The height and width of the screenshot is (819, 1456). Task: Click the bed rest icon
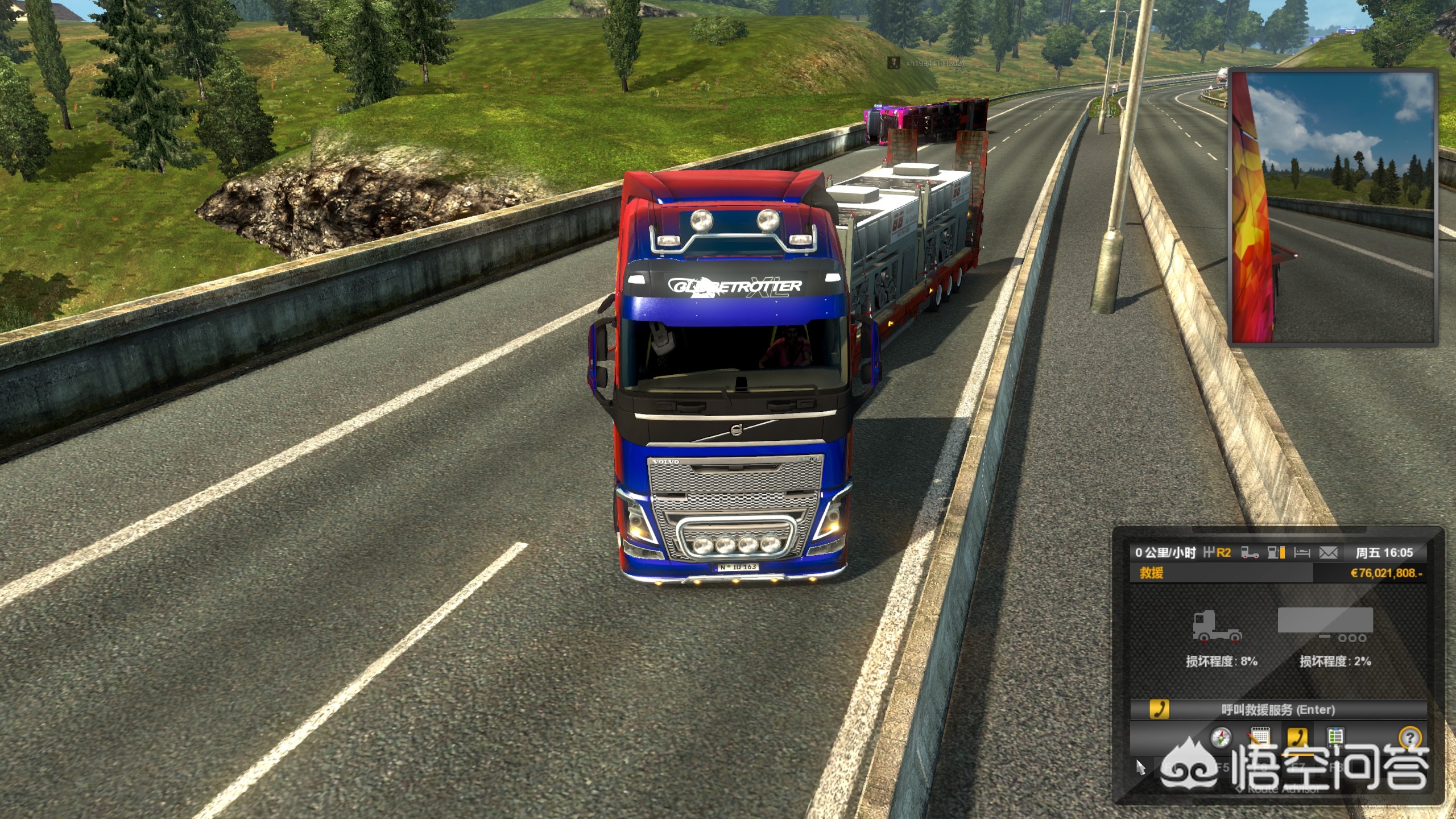(1302, 552)
